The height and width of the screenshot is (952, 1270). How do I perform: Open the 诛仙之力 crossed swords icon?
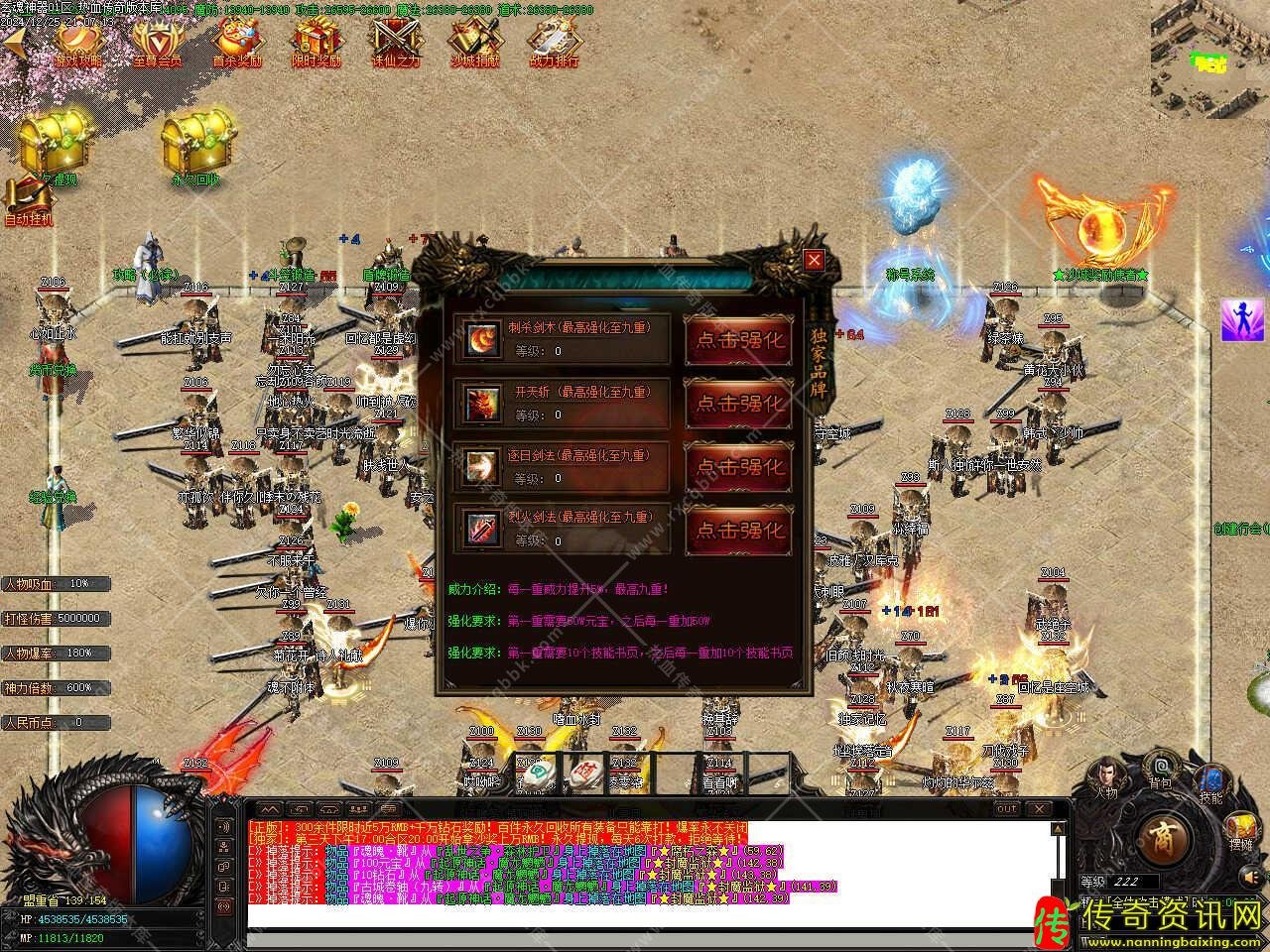395,43
